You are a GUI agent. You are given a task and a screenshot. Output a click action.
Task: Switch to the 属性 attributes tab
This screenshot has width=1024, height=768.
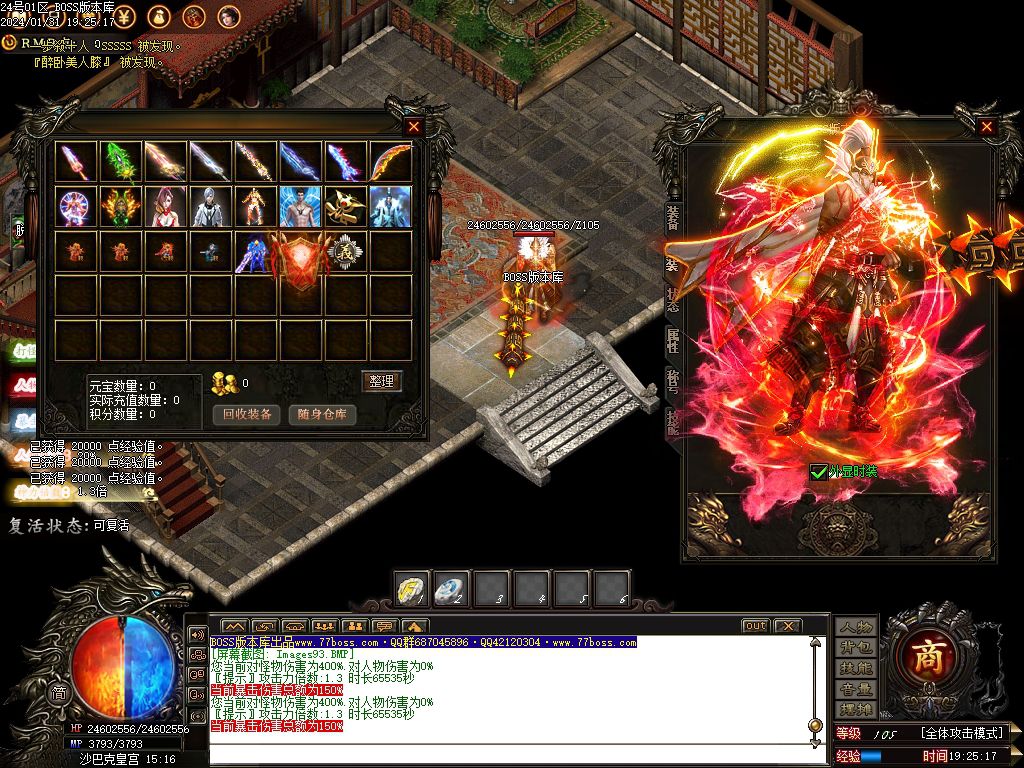(673, 340)
